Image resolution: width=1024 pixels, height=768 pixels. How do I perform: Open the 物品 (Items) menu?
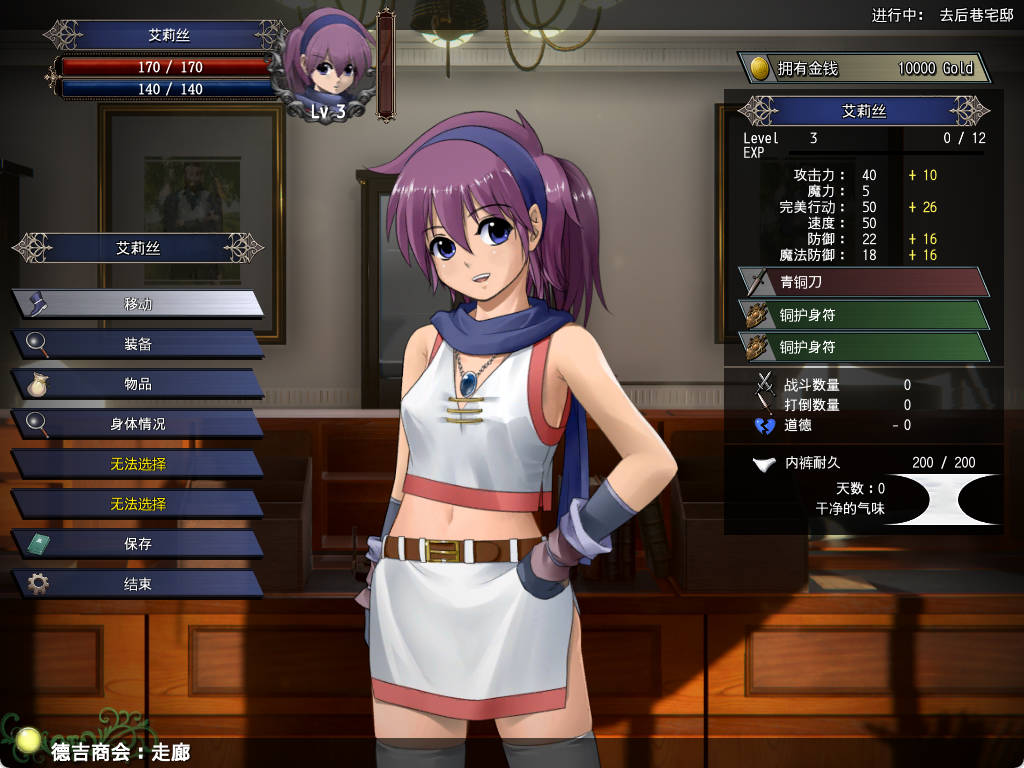[x=138, y=384]
